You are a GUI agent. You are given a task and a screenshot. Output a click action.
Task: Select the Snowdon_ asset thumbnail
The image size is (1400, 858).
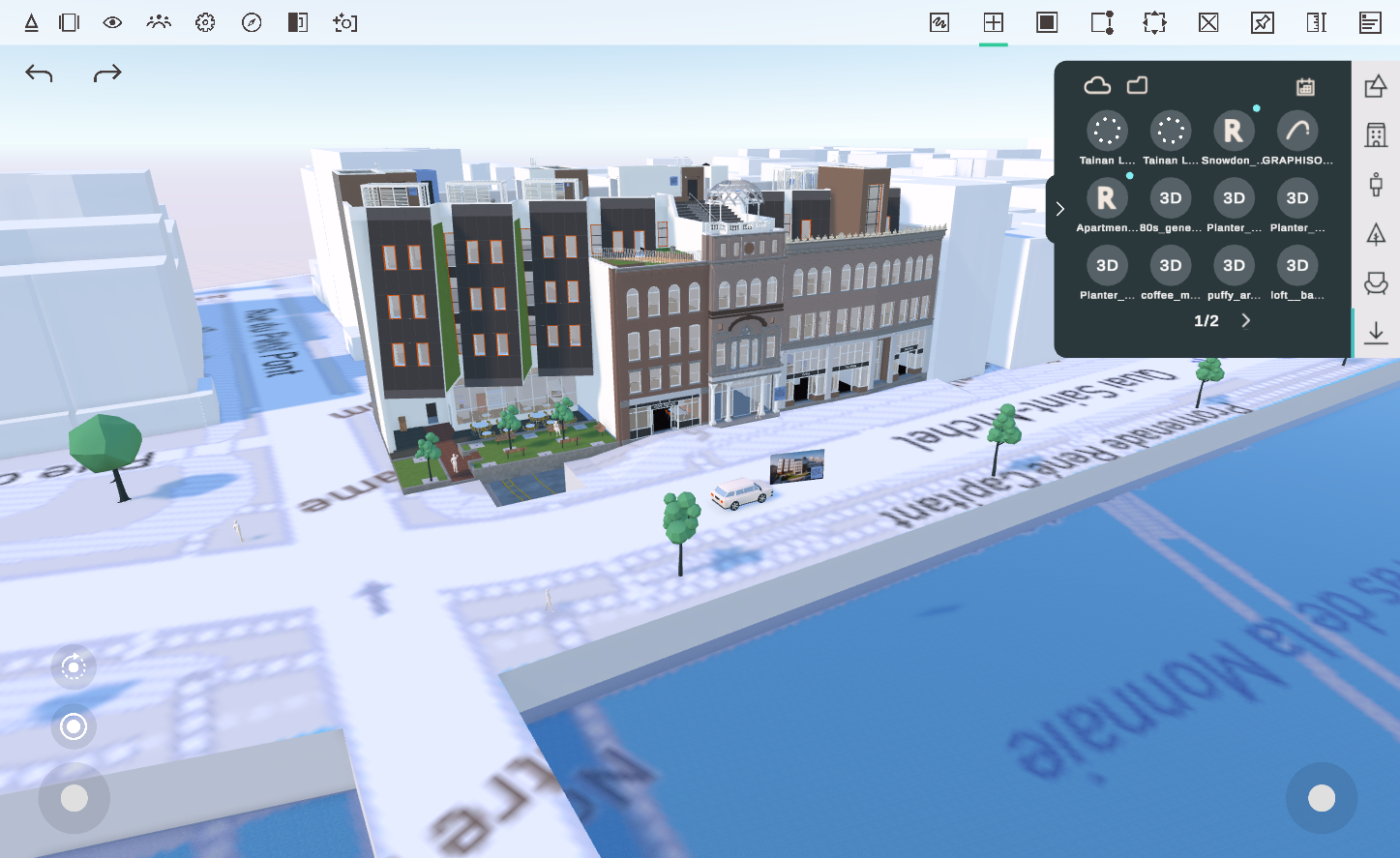click(x=1233, y=130)
